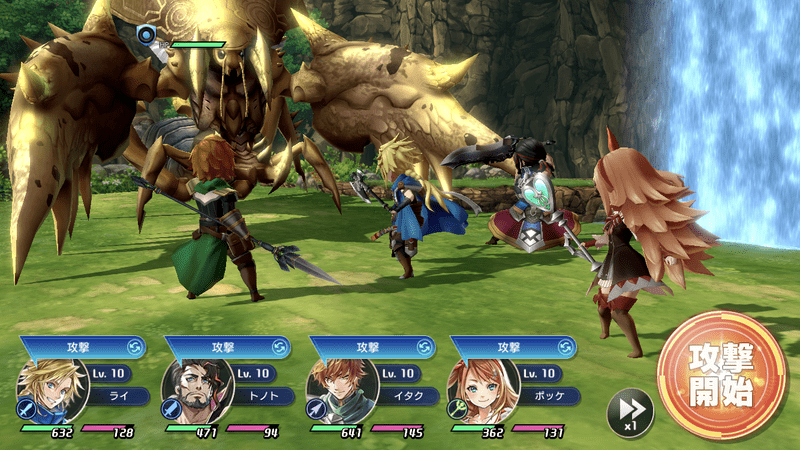
Task: Start the attack with the 攻撃開始 button
Action: click(x=722, y=376)
